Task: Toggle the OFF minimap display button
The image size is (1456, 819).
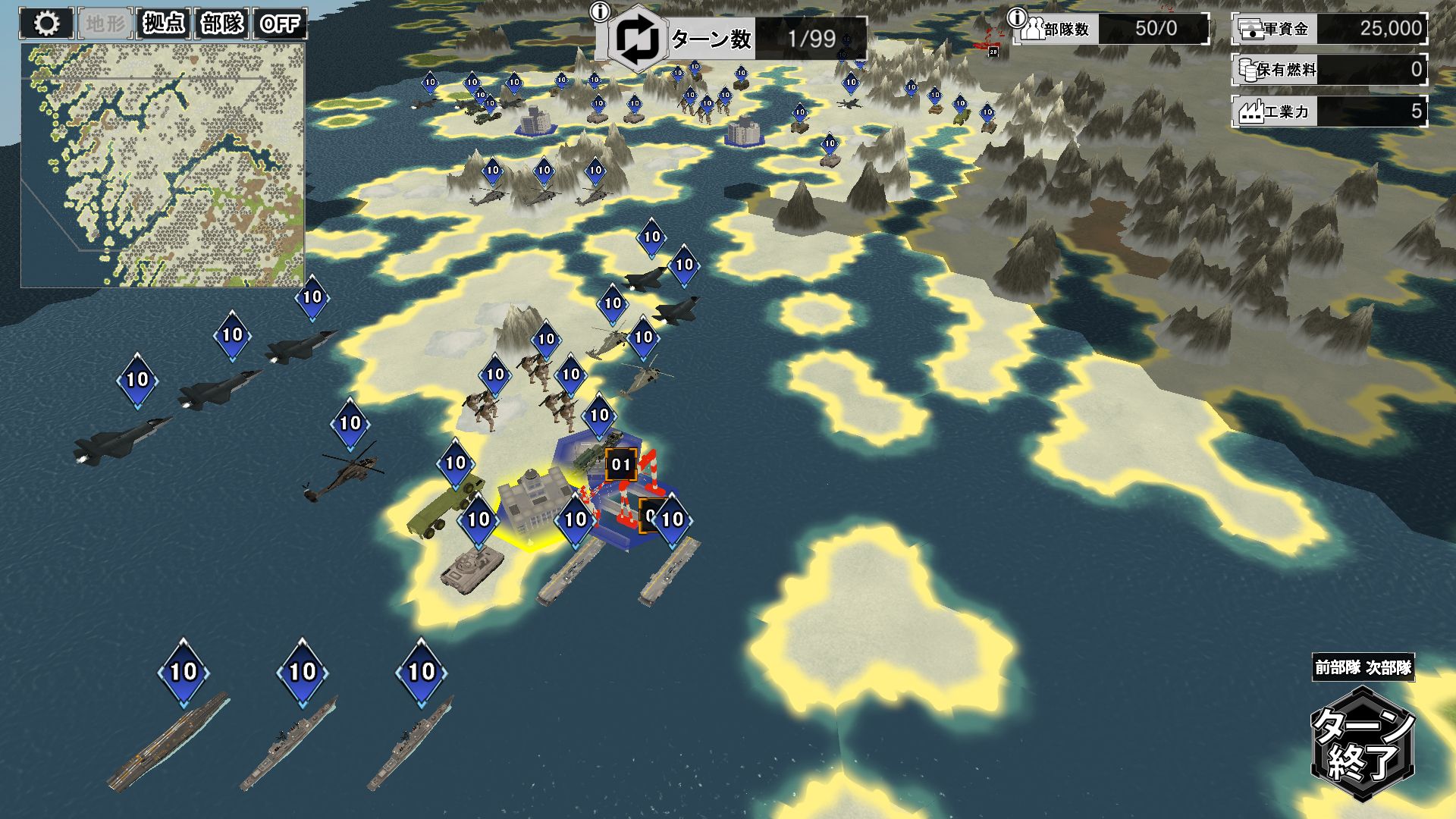Action: (280, 24)
